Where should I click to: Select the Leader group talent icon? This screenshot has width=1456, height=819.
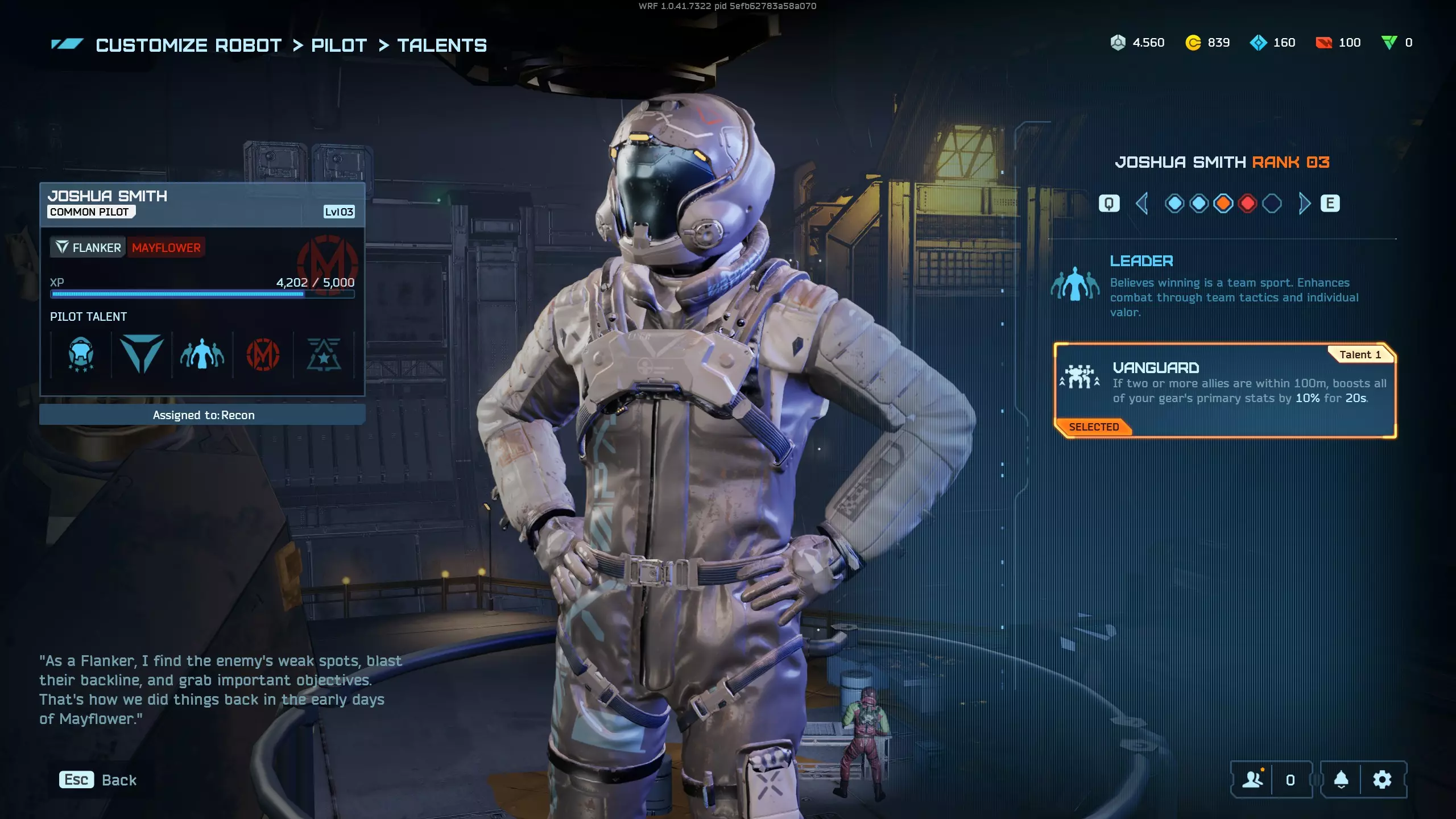[202, 355]
